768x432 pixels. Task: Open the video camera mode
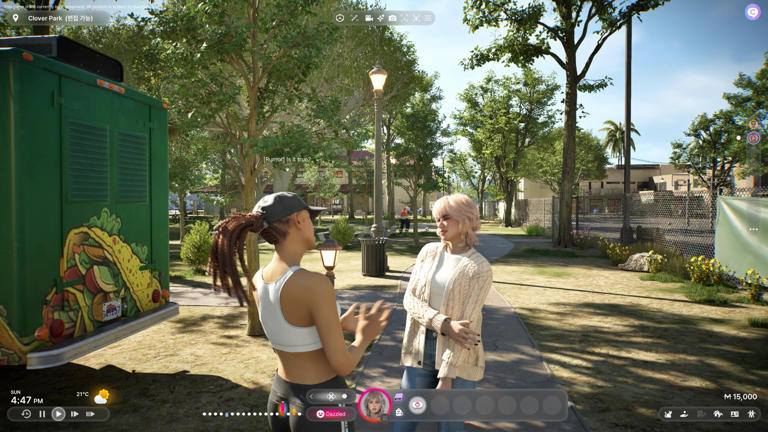[x=368, y=18]
